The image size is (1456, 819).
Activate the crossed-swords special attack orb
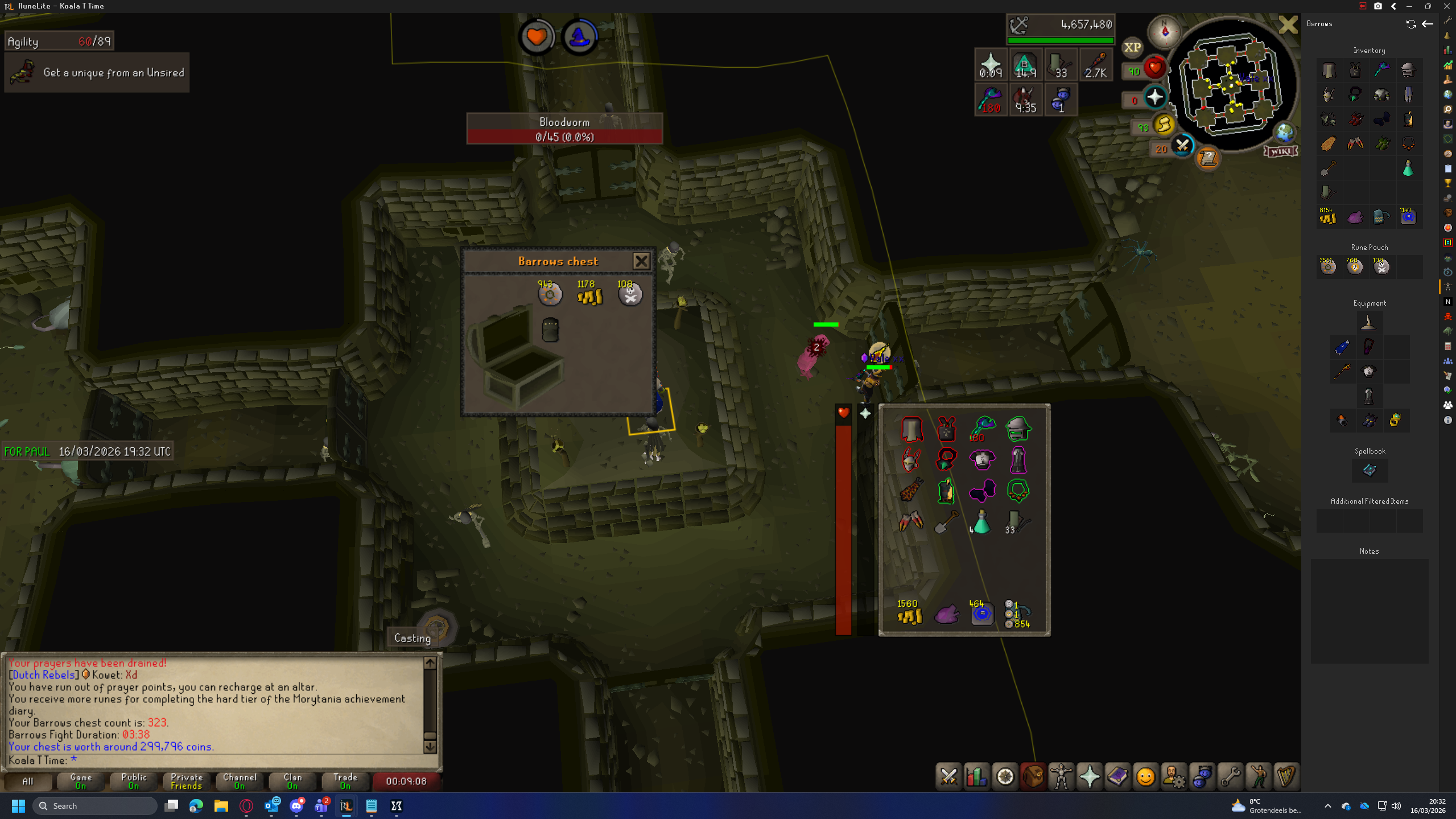click(x=1182, y=146)
